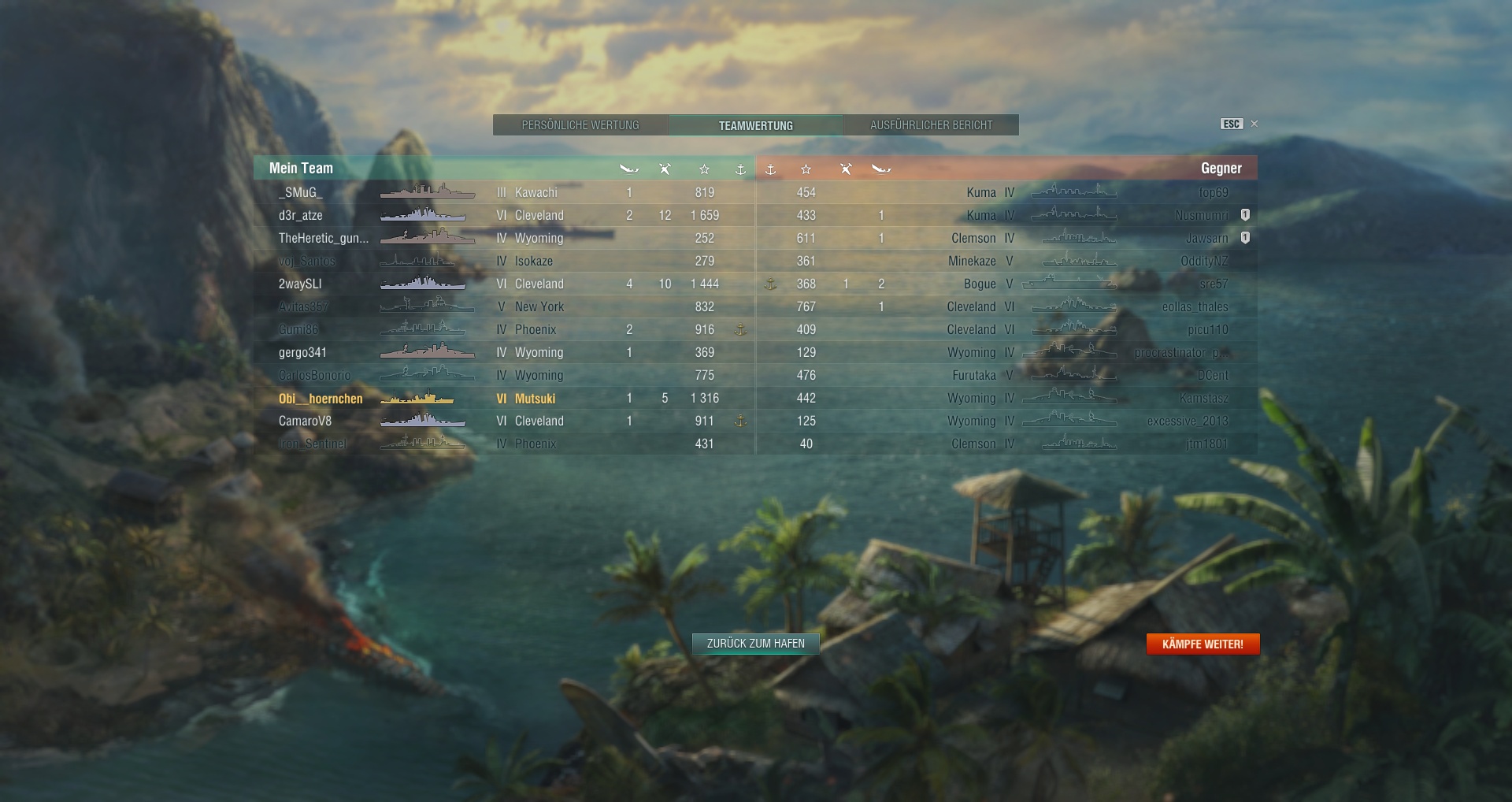Select enemy sre57's Bogue row

point(1213,284)
